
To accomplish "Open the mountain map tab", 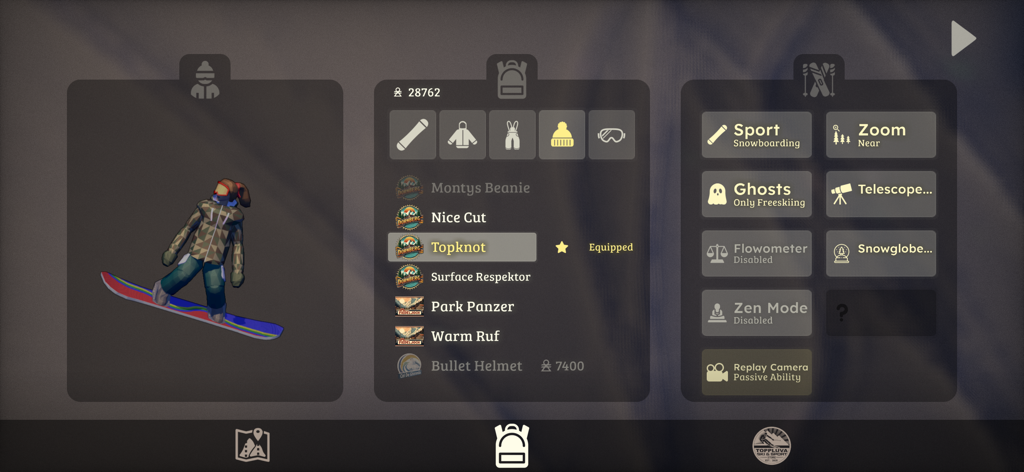I will click(x=252, y=445).
